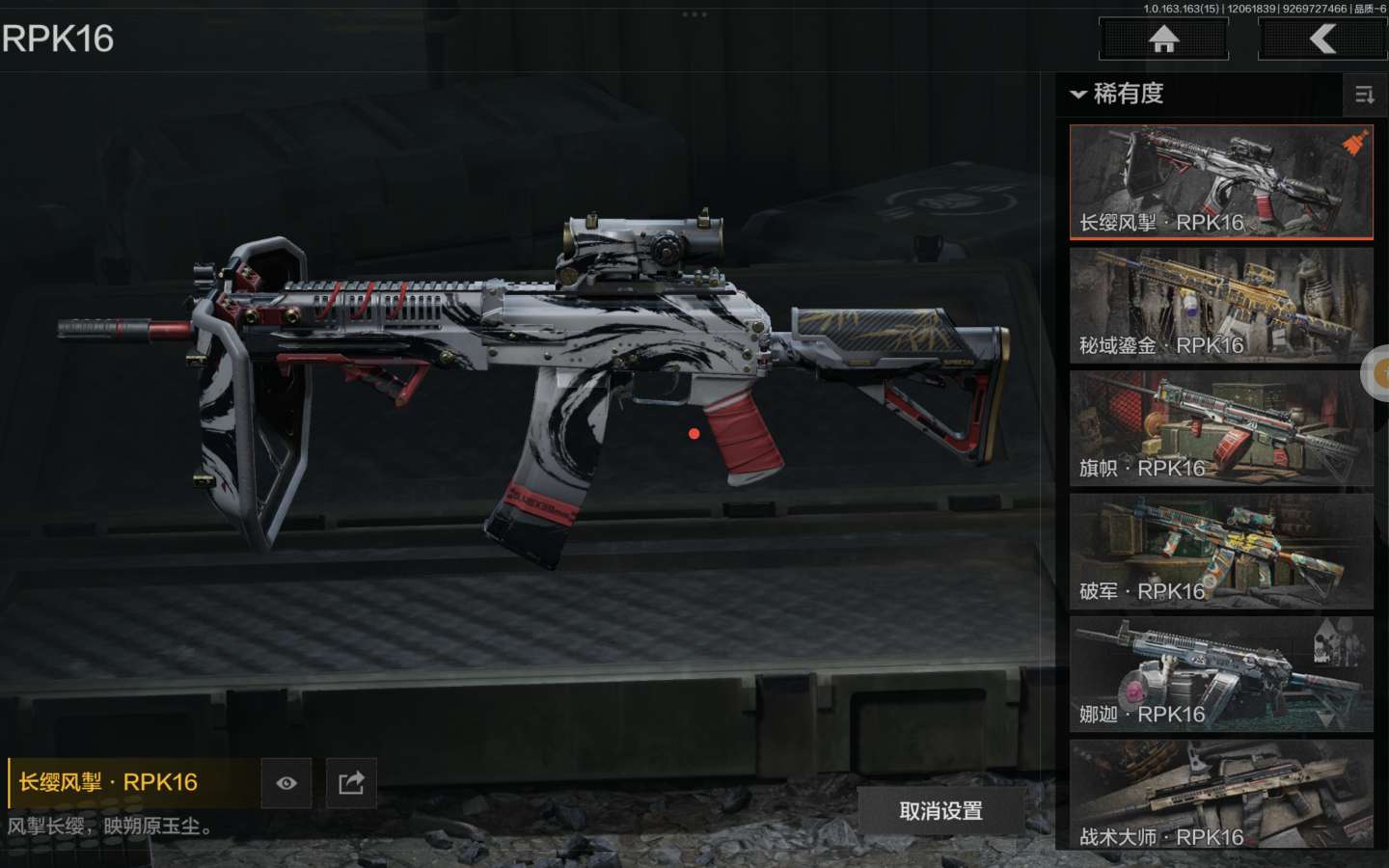
Task: Open the 稀有度 sort dropdown
Action: click(x=1117, y=94)
